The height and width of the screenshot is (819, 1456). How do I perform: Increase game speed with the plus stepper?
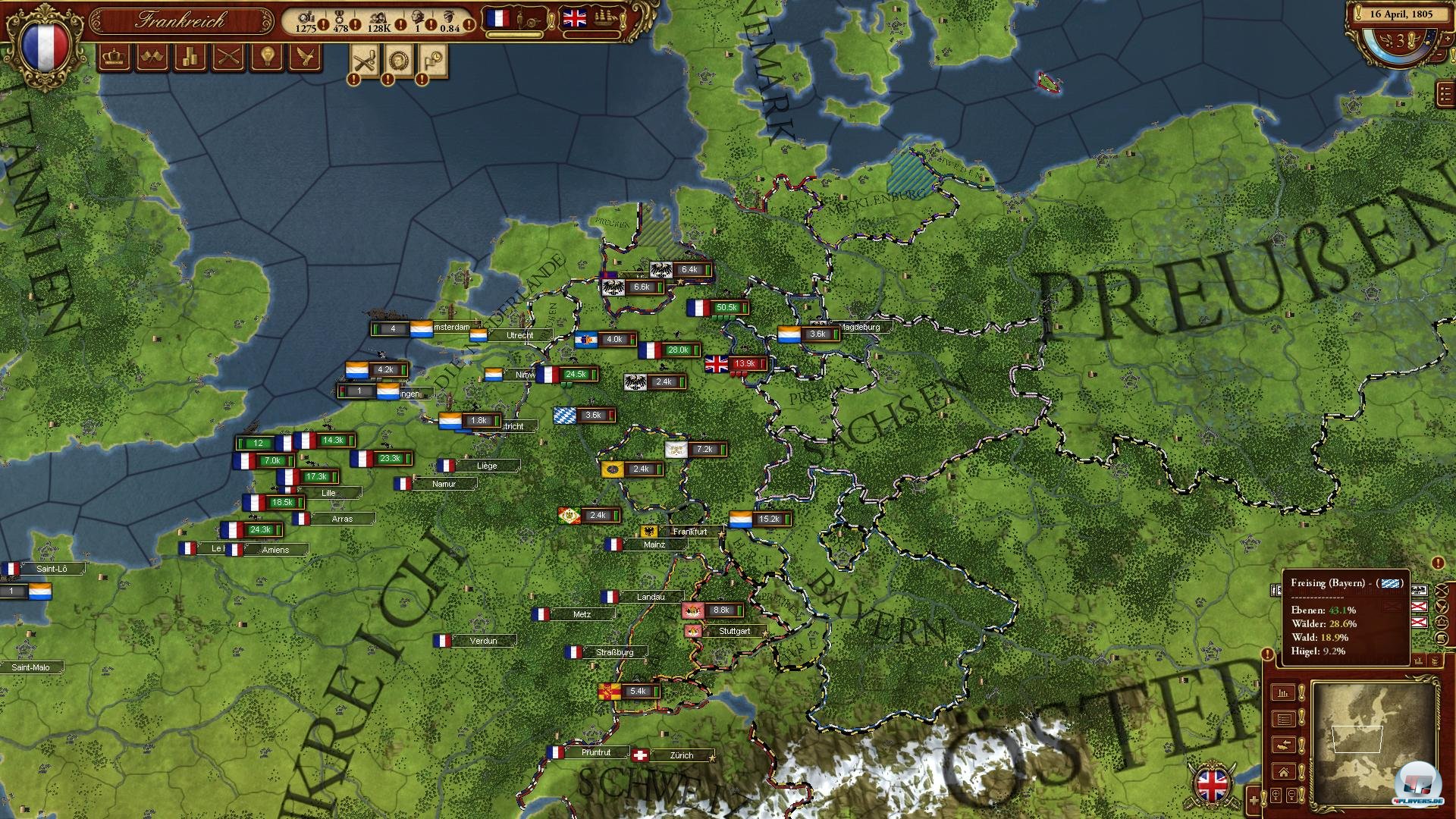pos(1447,39)
